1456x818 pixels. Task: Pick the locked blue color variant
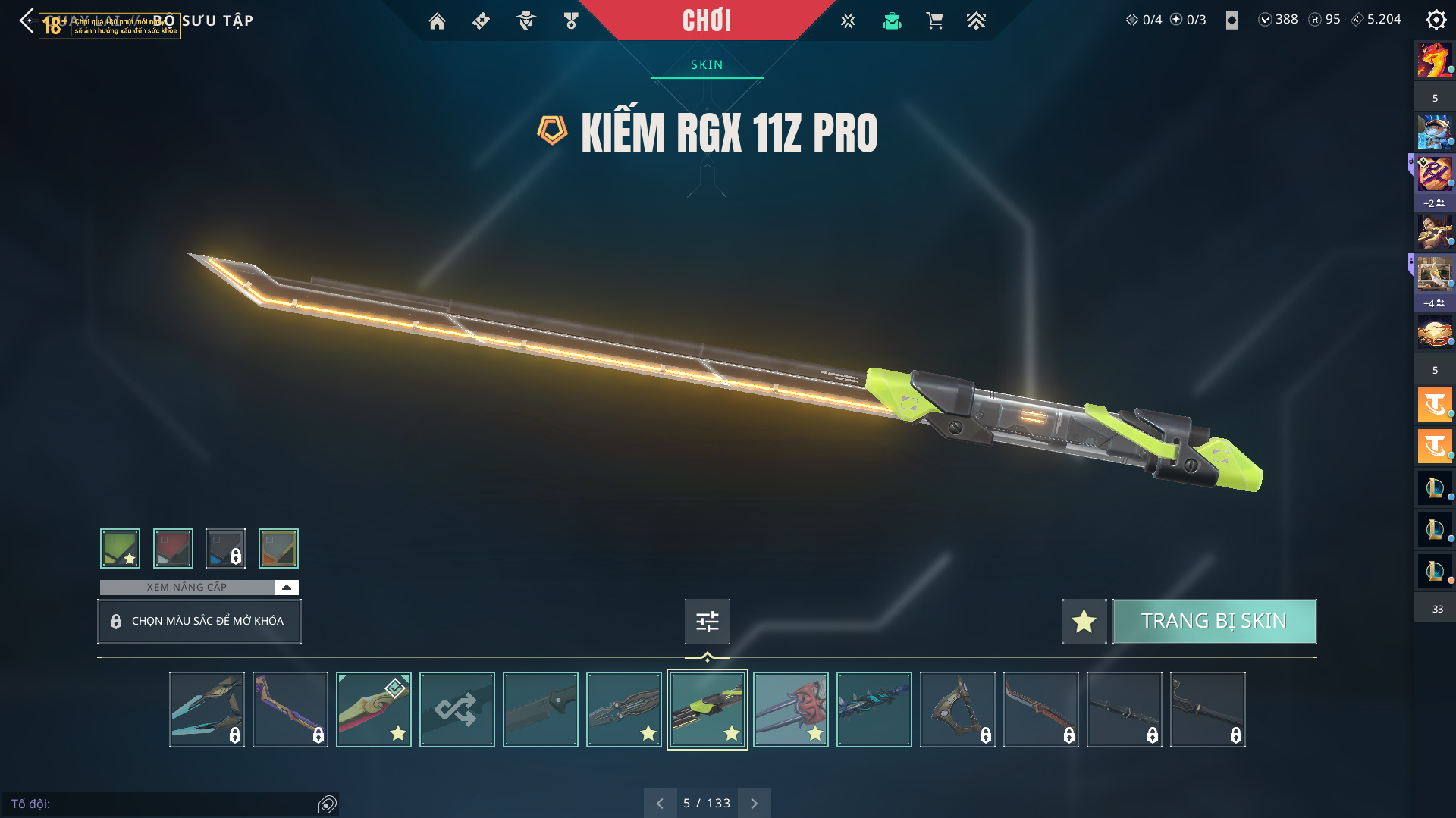pyautogui.click(x=225, y=548)
